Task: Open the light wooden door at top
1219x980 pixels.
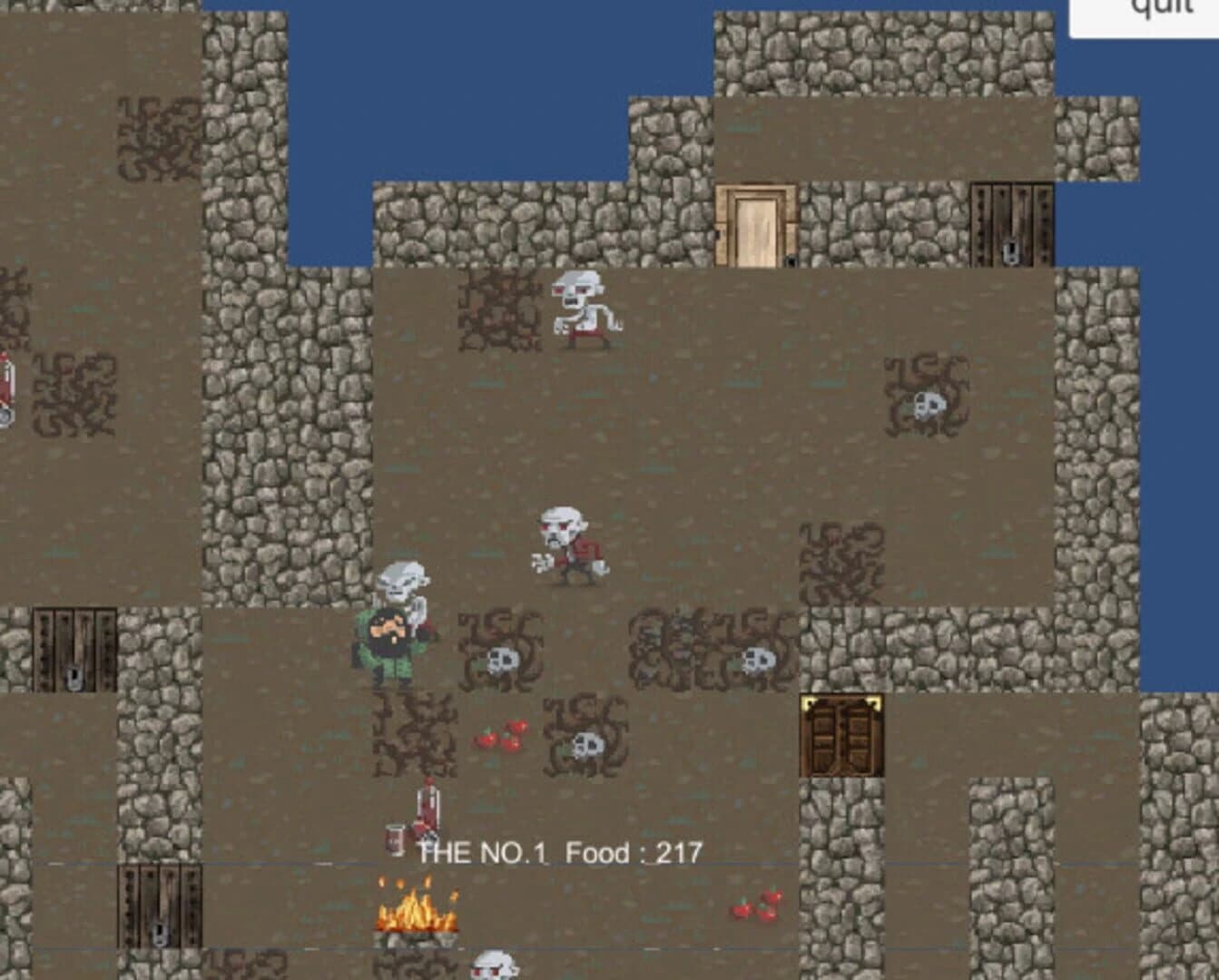Action: [756, 225]
